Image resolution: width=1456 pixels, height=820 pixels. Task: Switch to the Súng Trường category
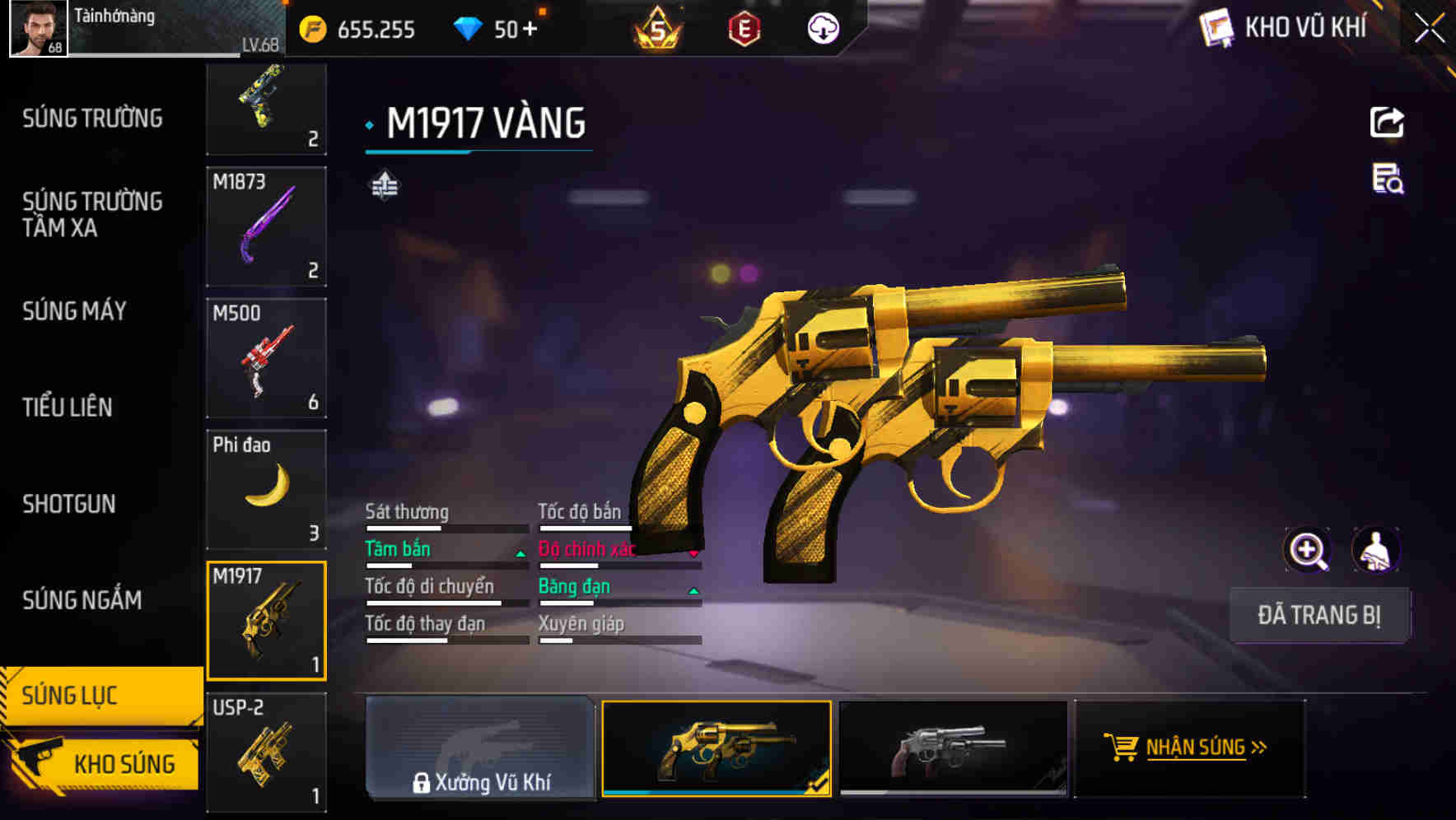click(x=91, y=118)
